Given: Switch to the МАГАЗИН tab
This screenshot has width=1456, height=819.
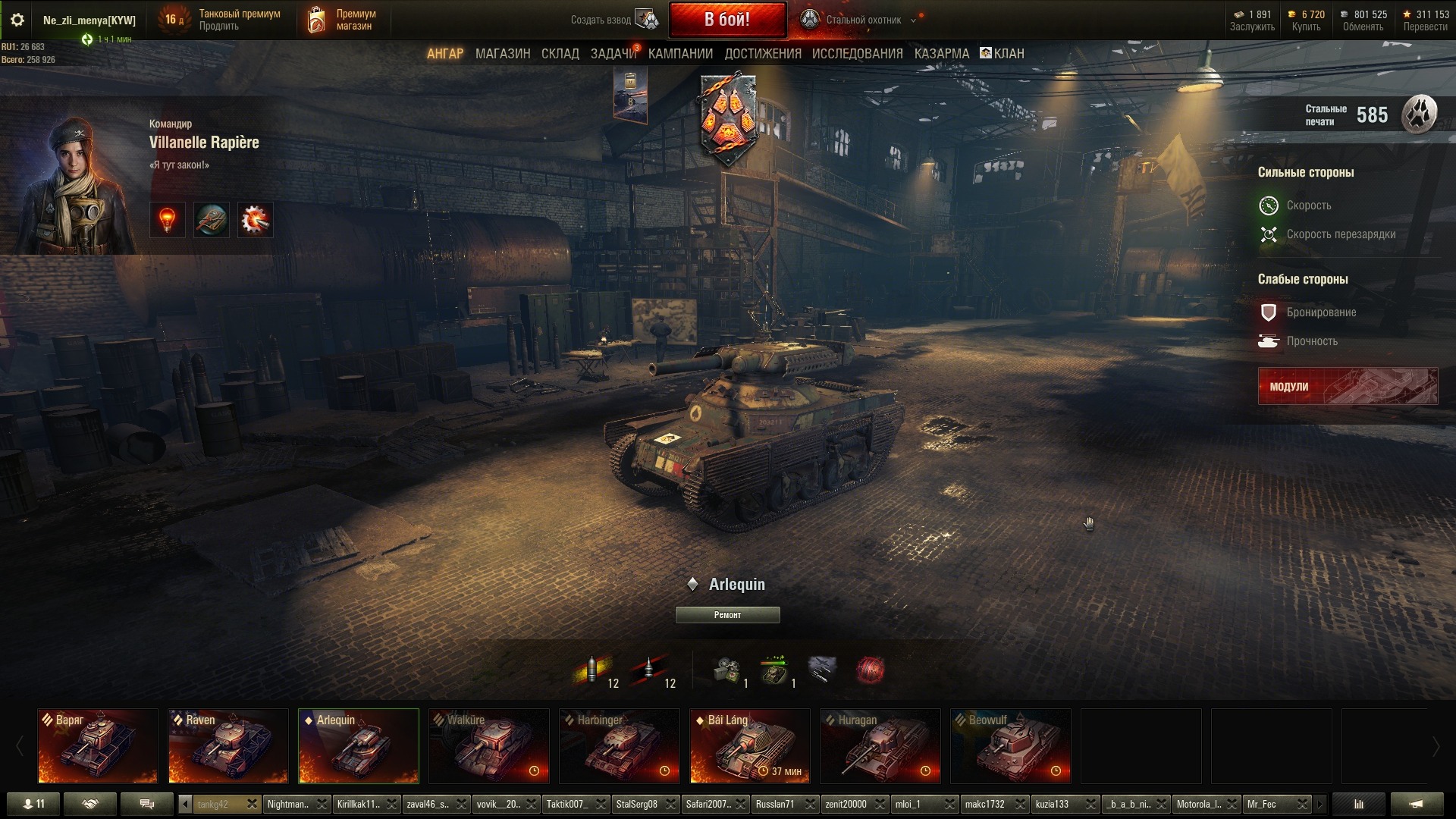Looking at the screenshot, I should coord(502,54).
